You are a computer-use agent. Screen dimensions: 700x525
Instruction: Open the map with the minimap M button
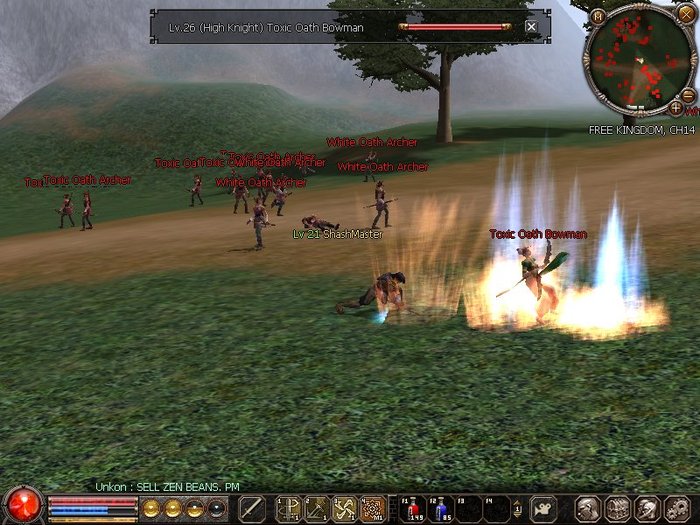point(598,16)
